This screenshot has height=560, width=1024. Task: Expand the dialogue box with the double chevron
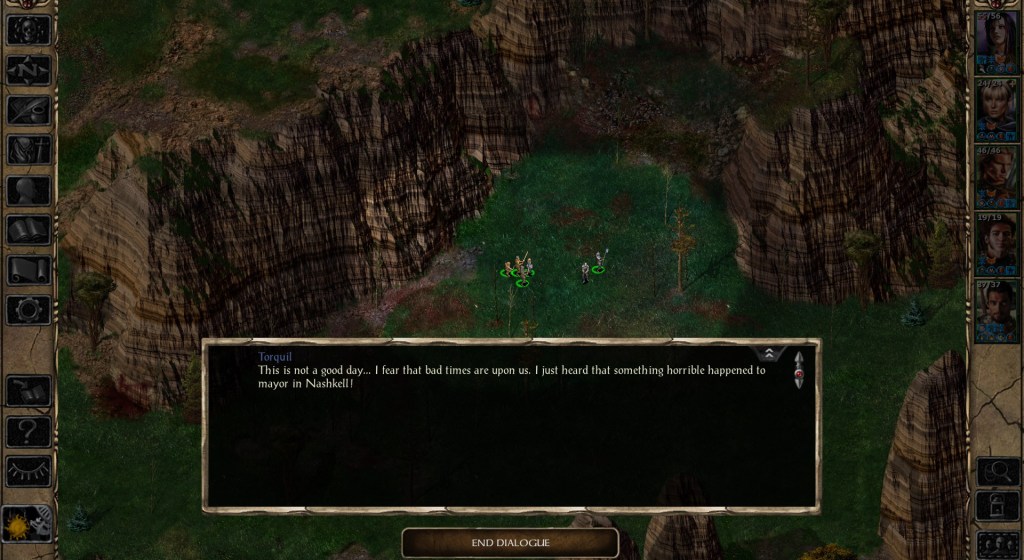(x=769, y=354)
